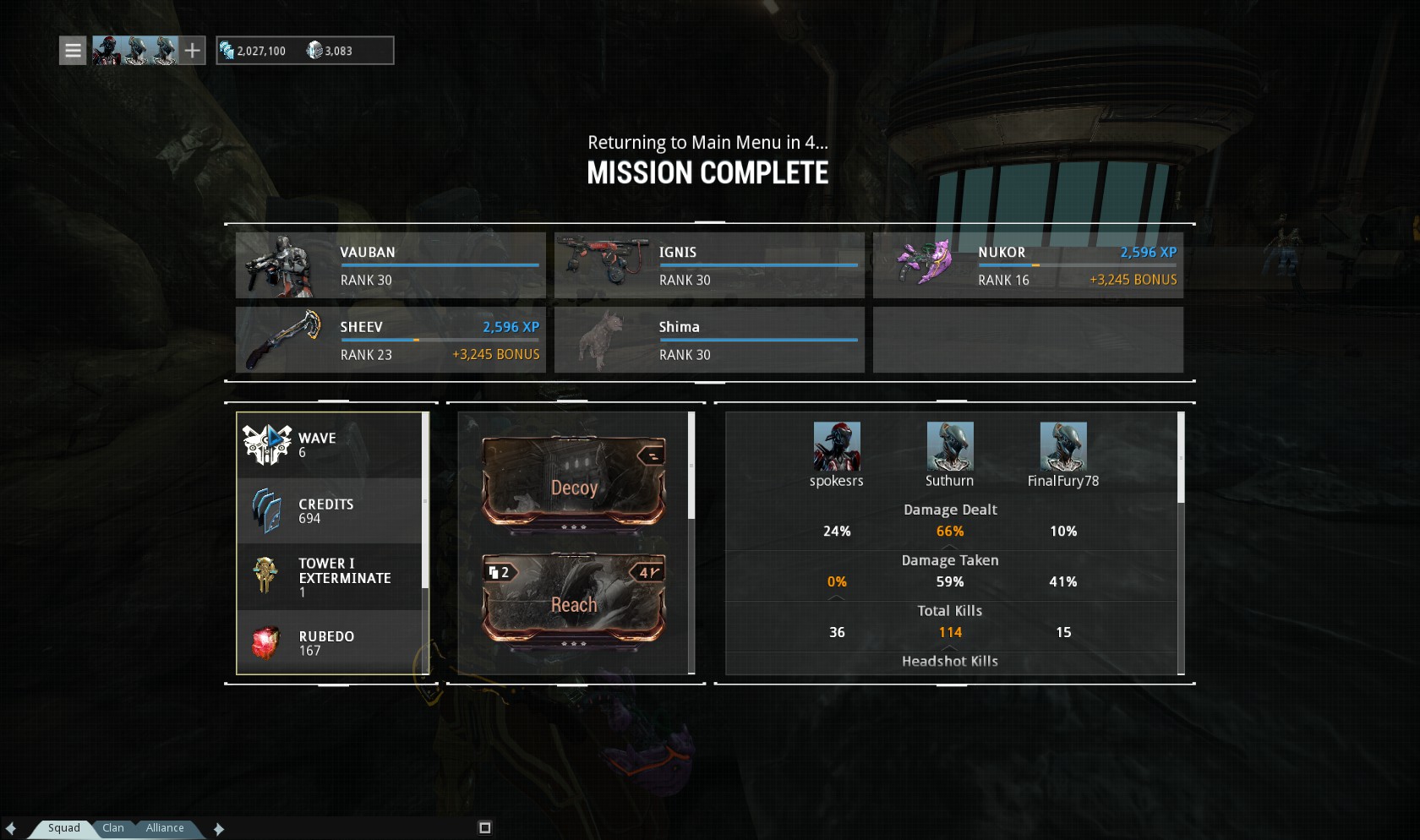Select the Ignis weapon panel
1420x840 pixels.
(x=709, y=265)
